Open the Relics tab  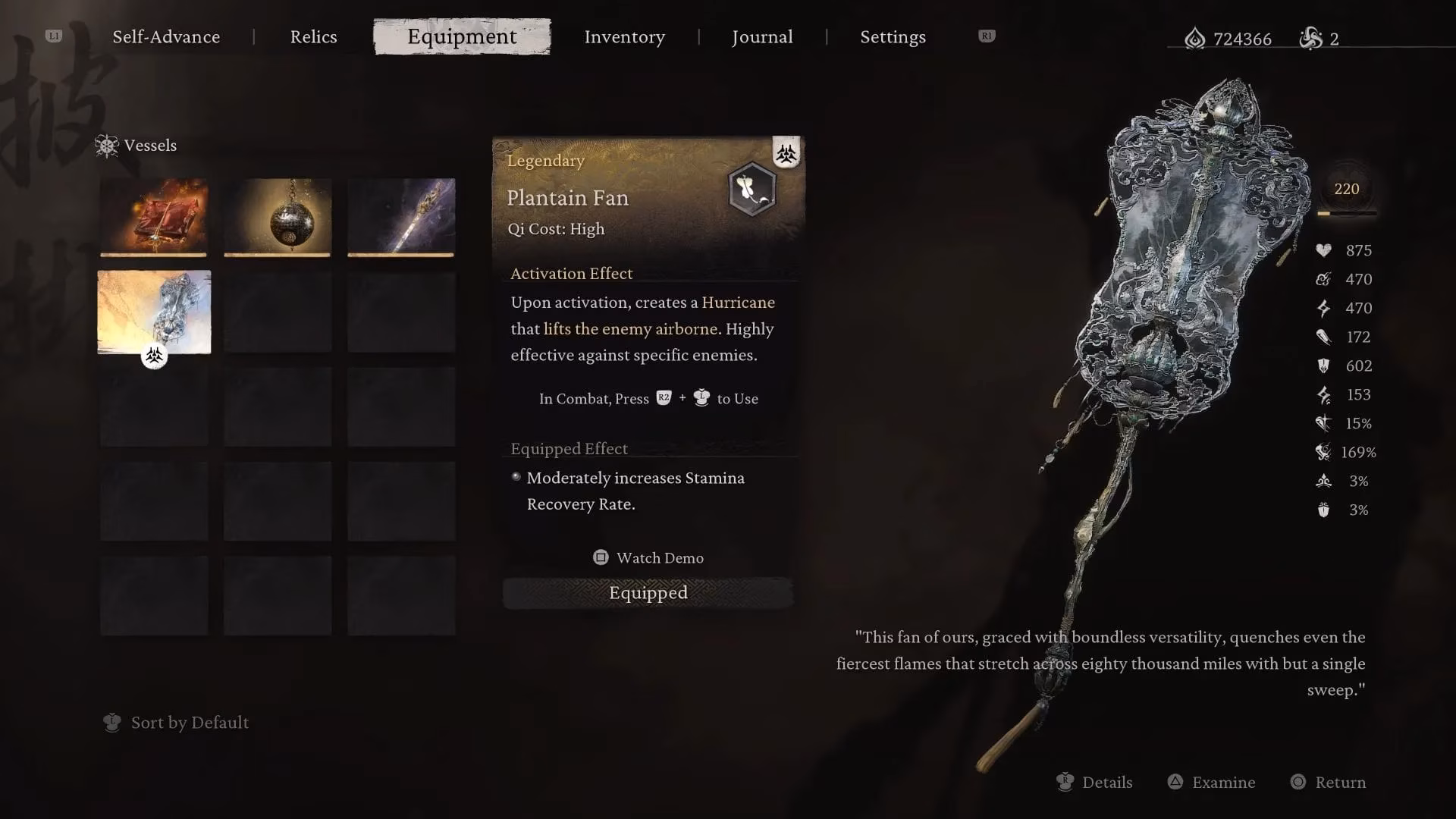click(313, 36)
